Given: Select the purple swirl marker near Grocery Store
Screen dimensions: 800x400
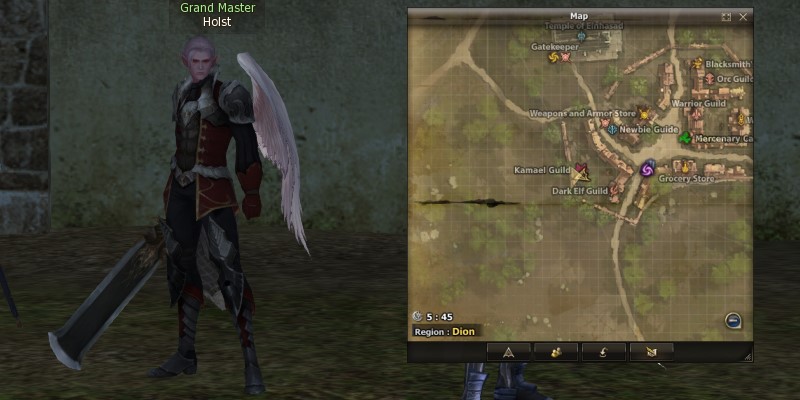Looking at the screenshot, I should tap(646, 169).
